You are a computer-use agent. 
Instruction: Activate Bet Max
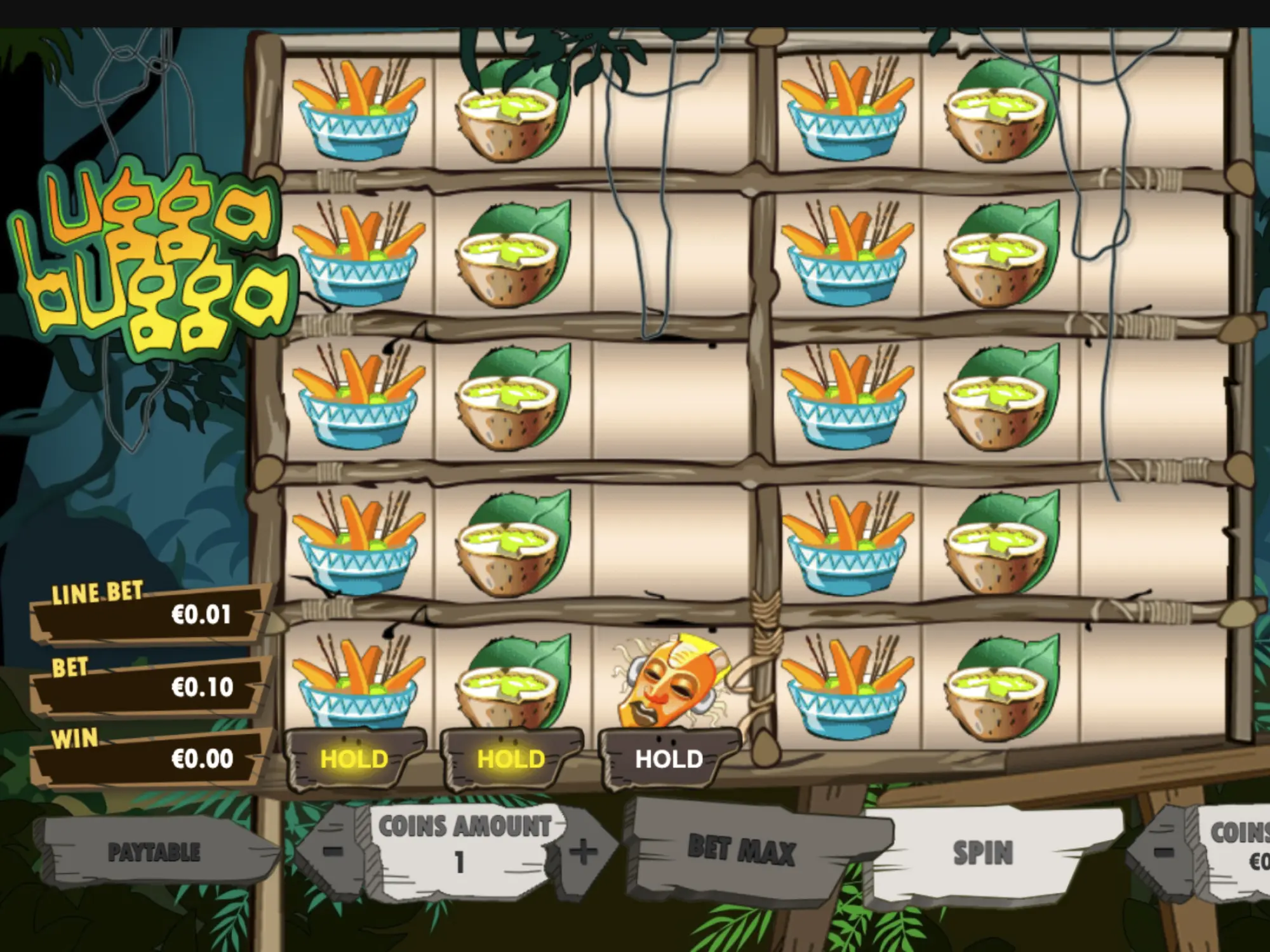741,850
